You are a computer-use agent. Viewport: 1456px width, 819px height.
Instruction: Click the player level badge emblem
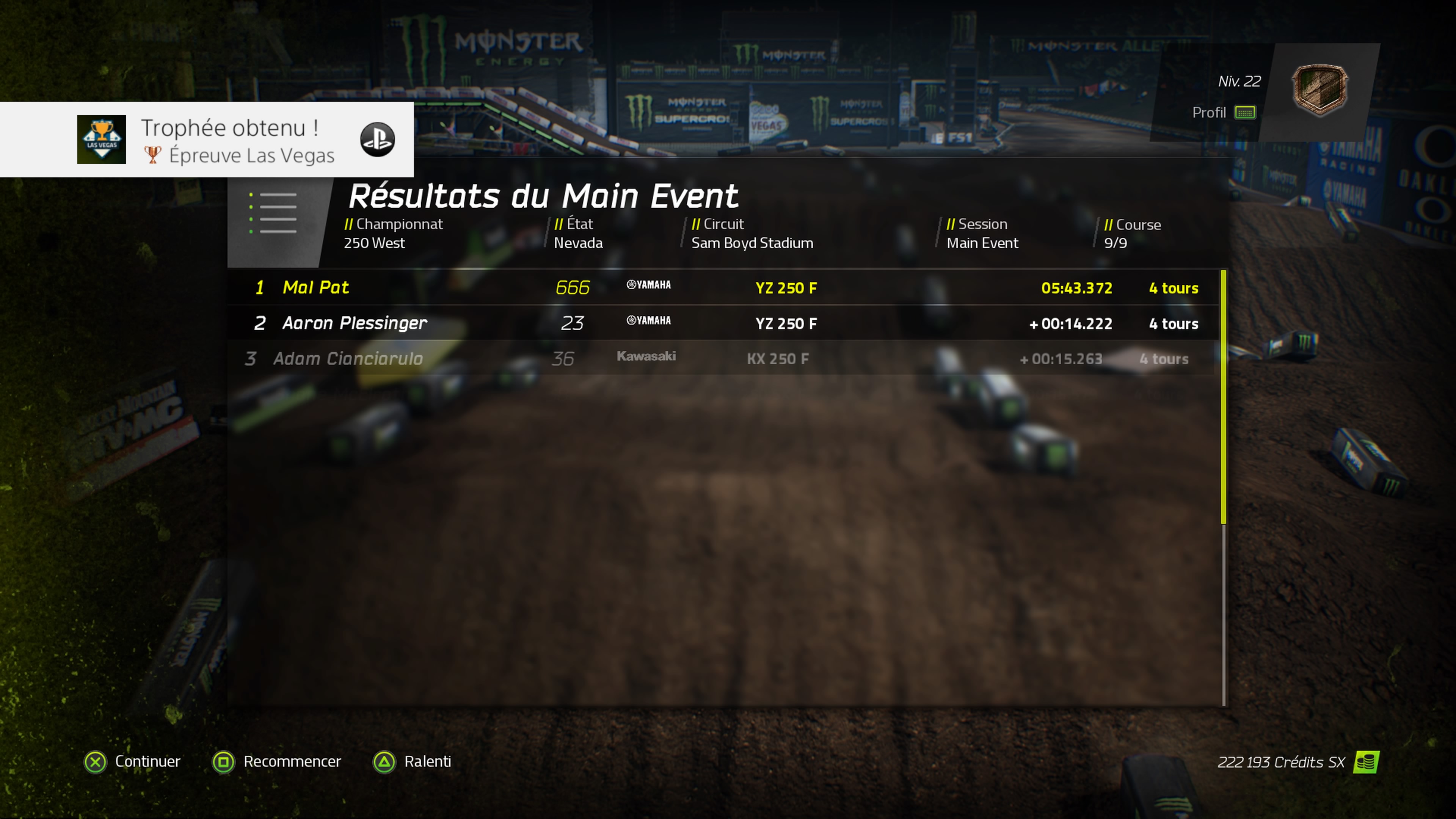click(1320, 90)
